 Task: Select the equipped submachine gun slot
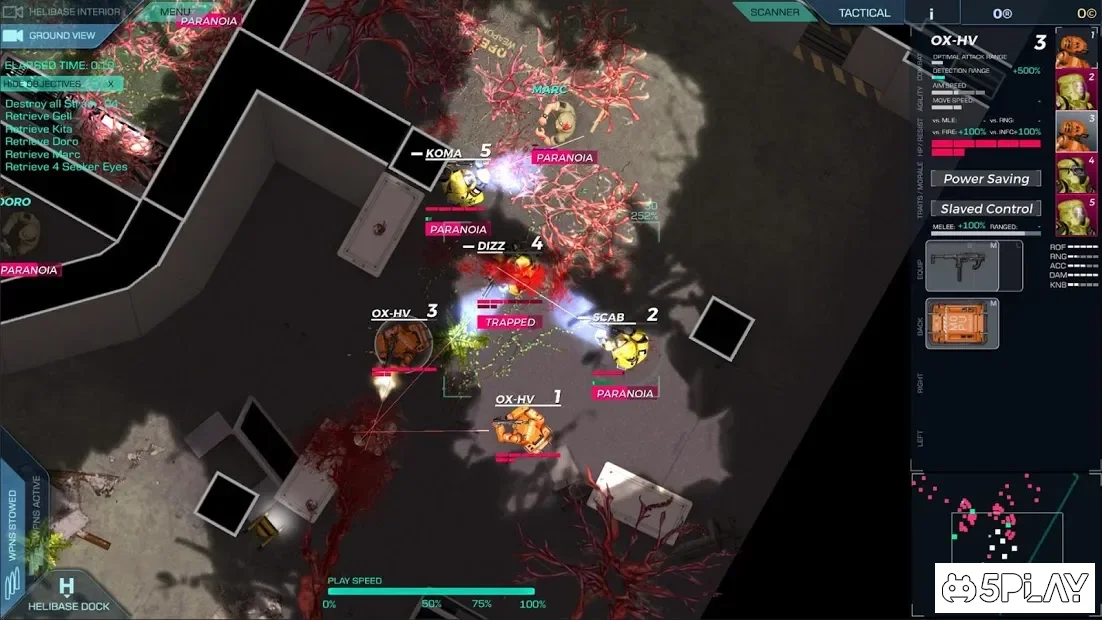[974, 265]
